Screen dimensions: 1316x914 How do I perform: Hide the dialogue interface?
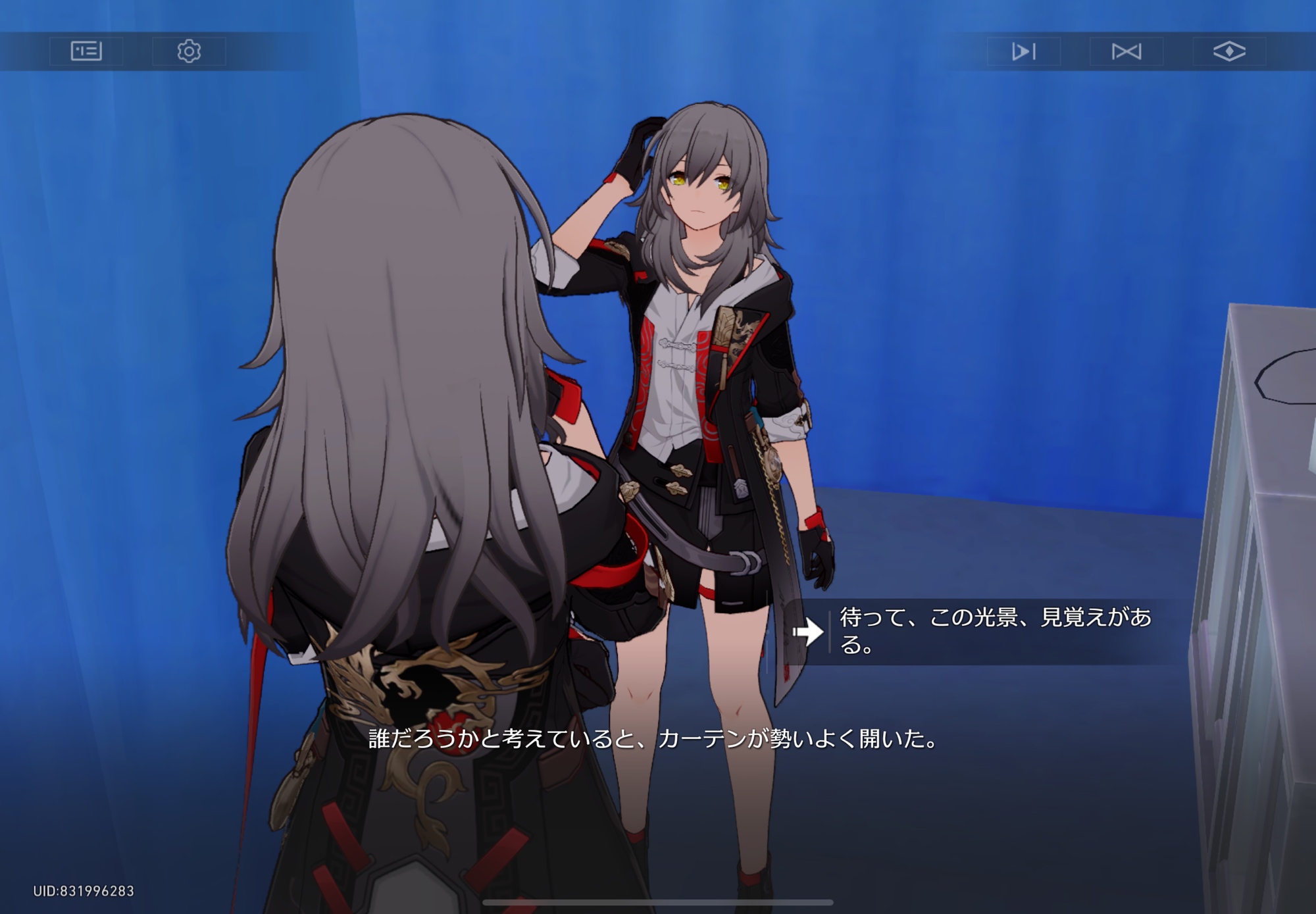click(1228, 51)
